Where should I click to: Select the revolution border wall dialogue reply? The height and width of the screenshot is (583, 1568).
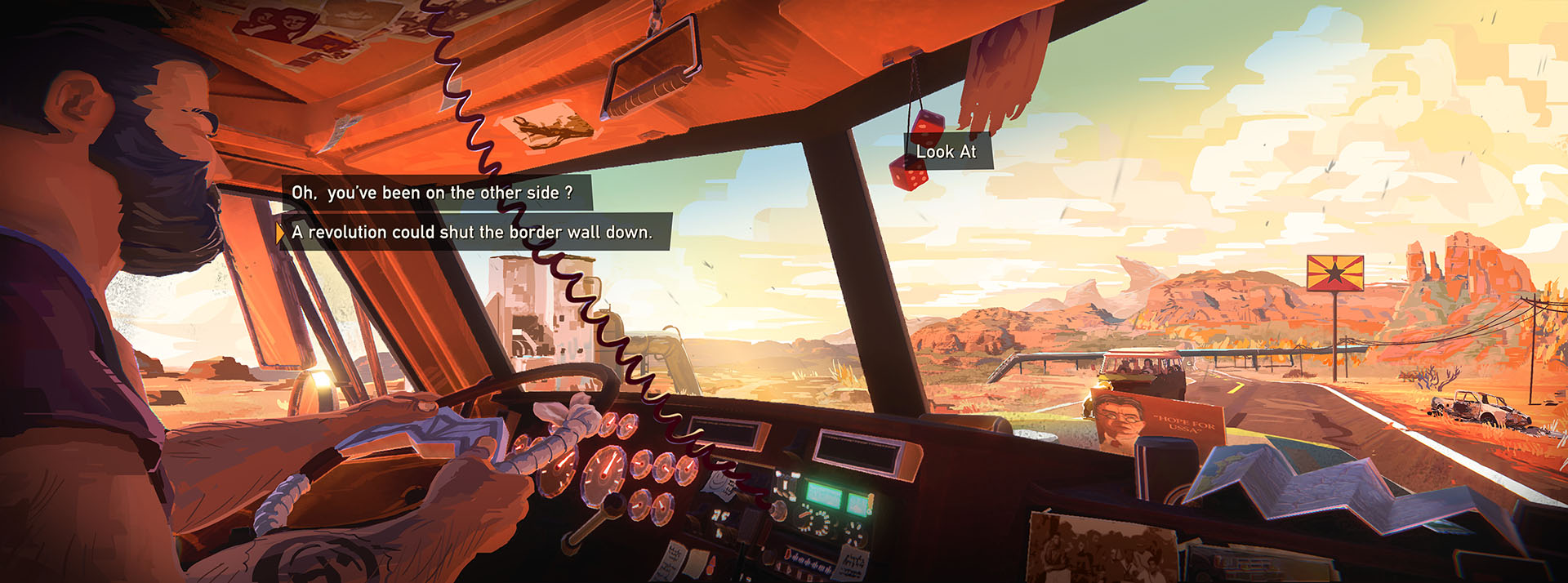tap(472, 233)
